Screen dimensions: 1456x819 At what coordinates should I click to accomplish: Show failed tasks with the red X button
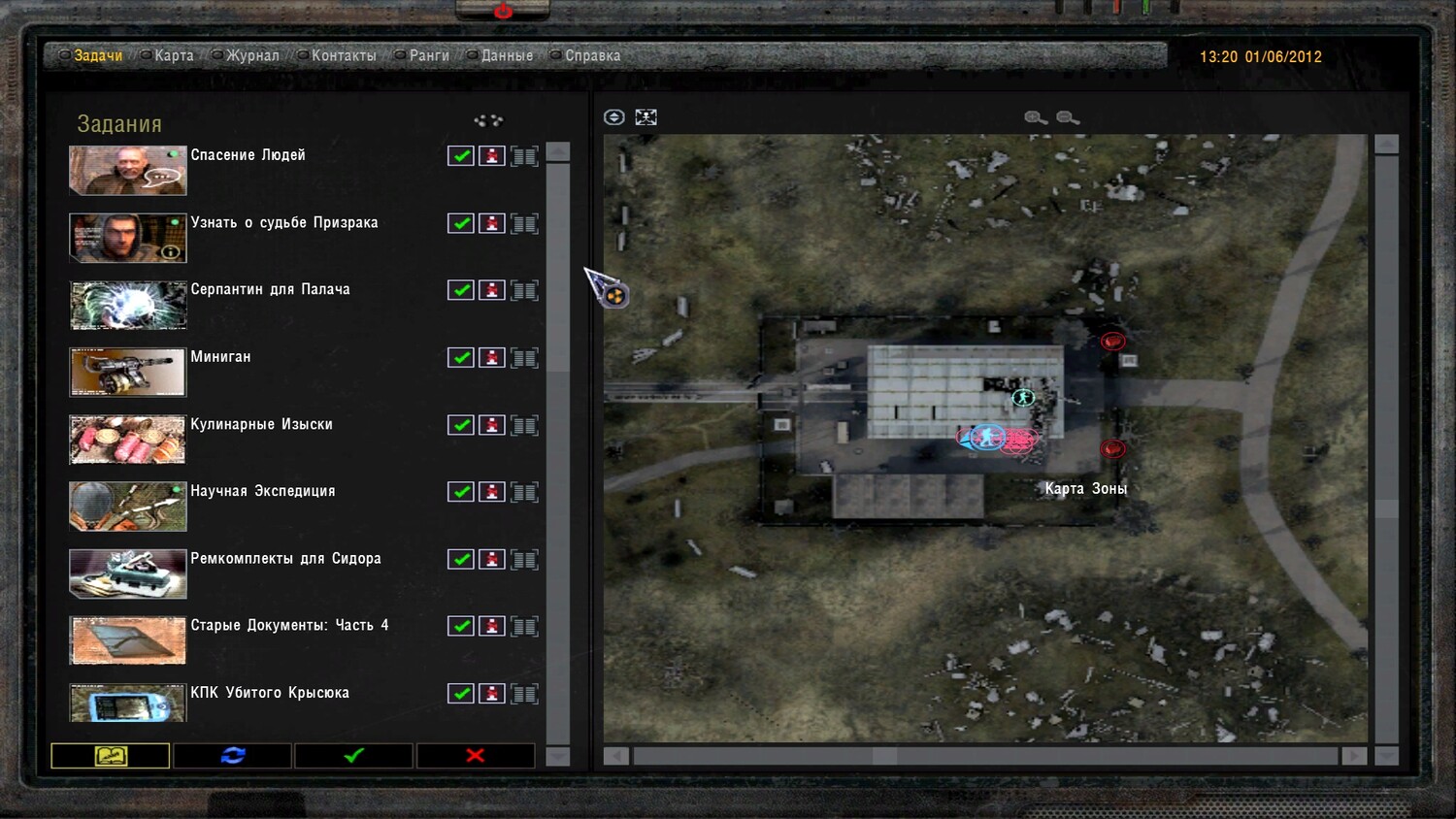[476, 756]
